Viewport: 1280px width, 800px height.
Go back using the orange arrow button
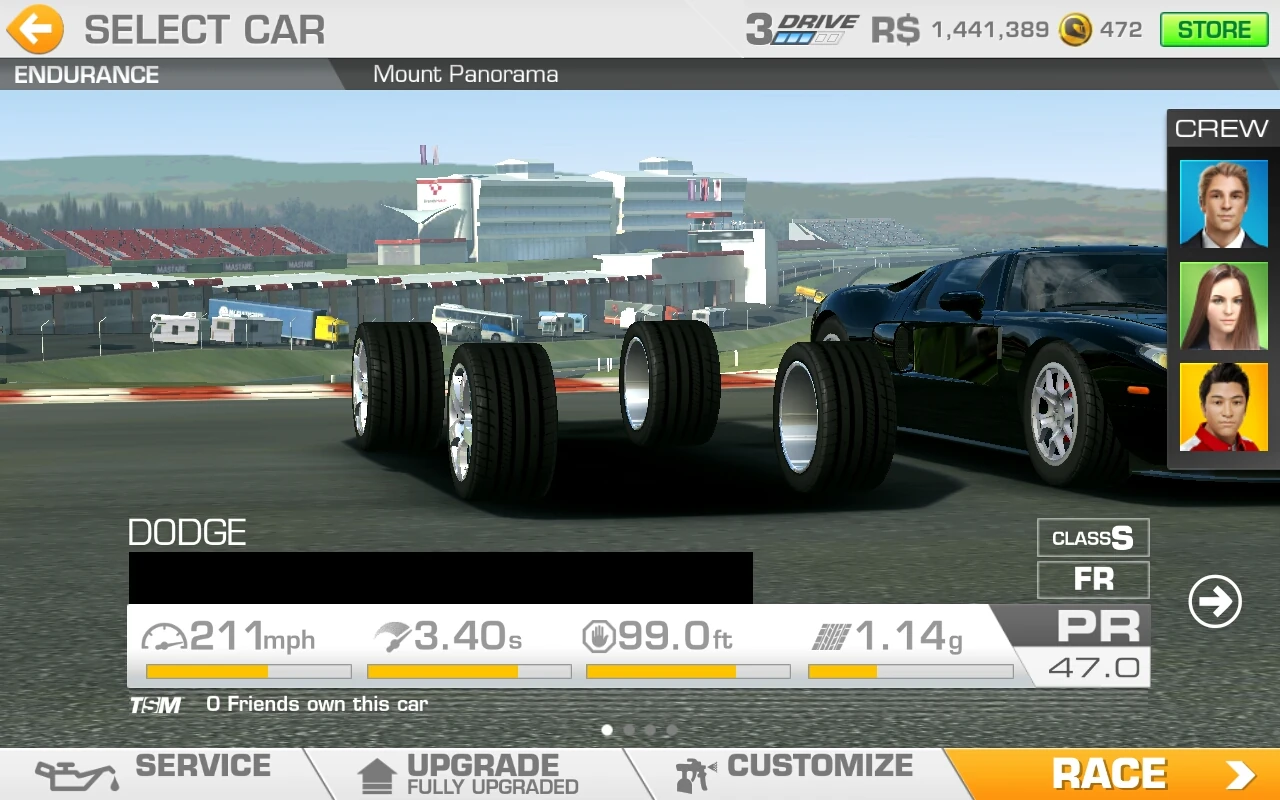(x=35, y=30)
